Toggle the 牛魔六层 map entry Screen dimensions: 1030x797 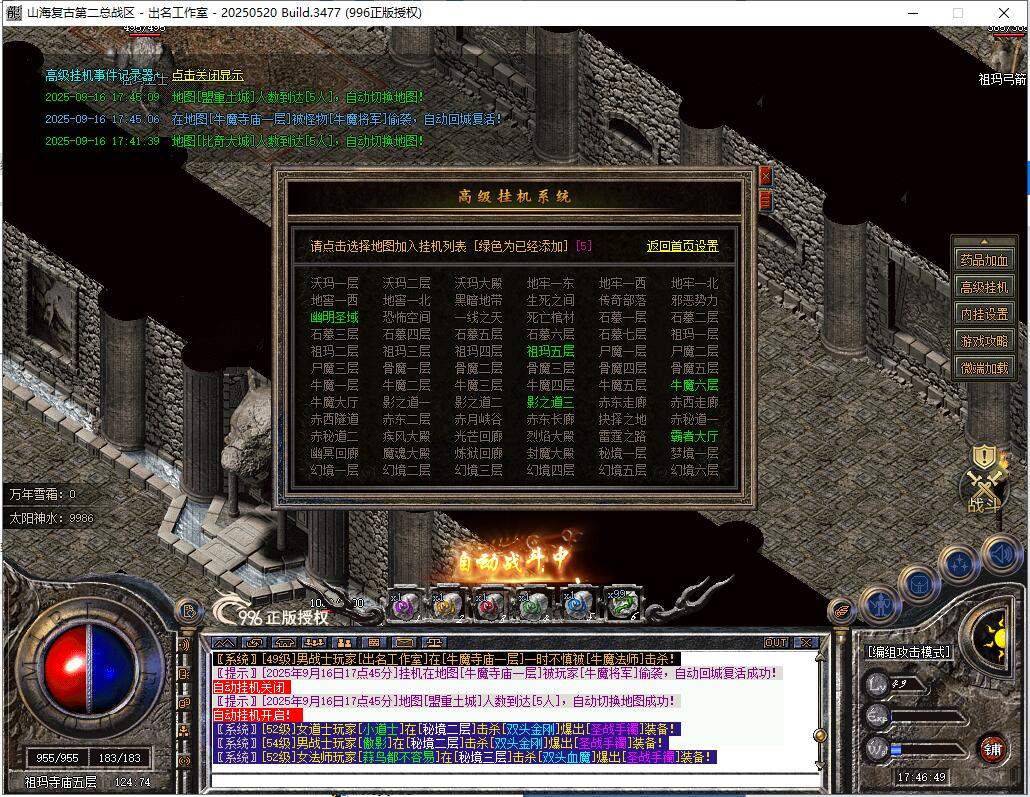(694, 385)
